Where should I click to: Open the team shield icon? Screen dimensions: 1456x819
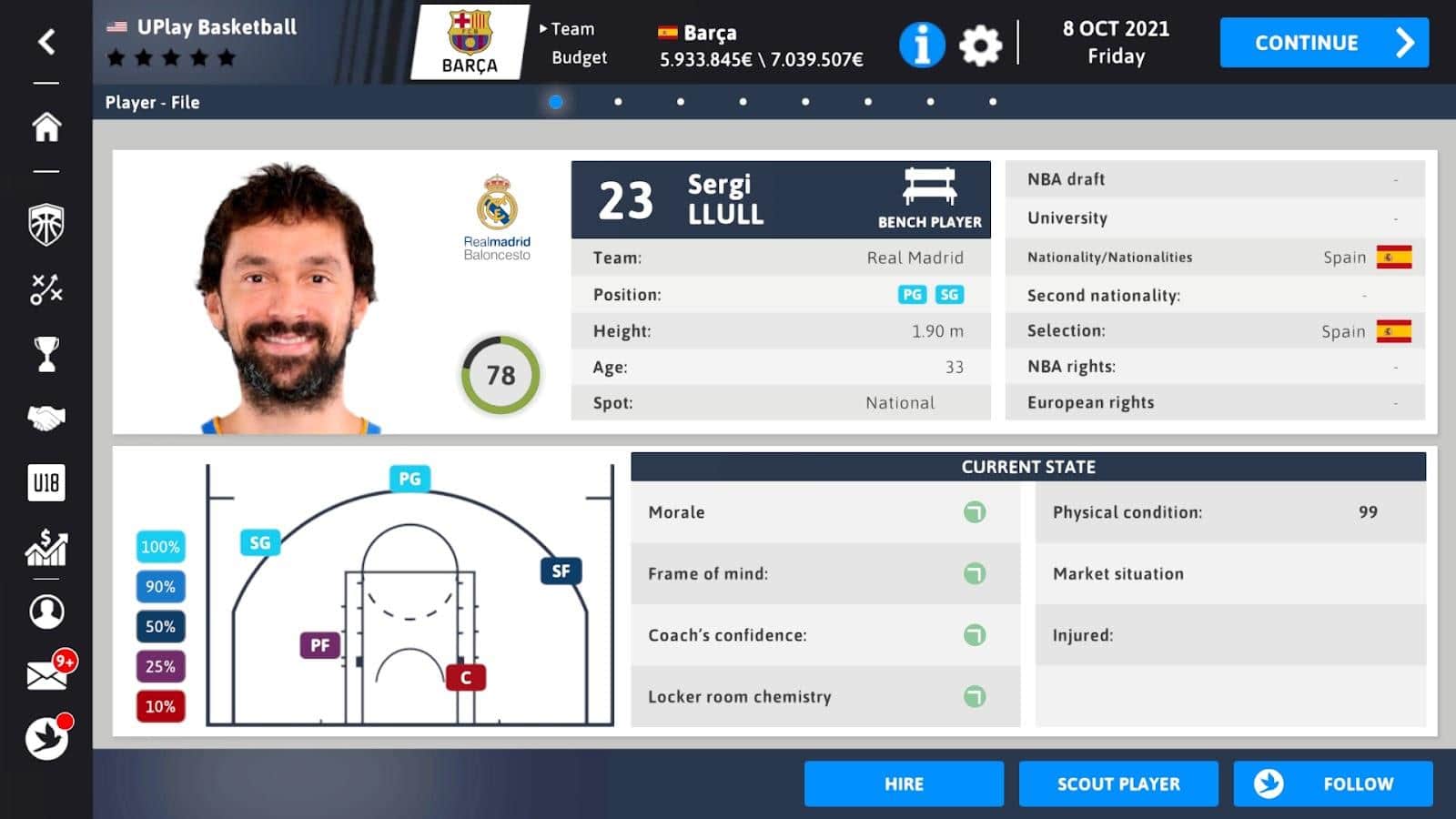pyautogui.click(x=46, y=224)
